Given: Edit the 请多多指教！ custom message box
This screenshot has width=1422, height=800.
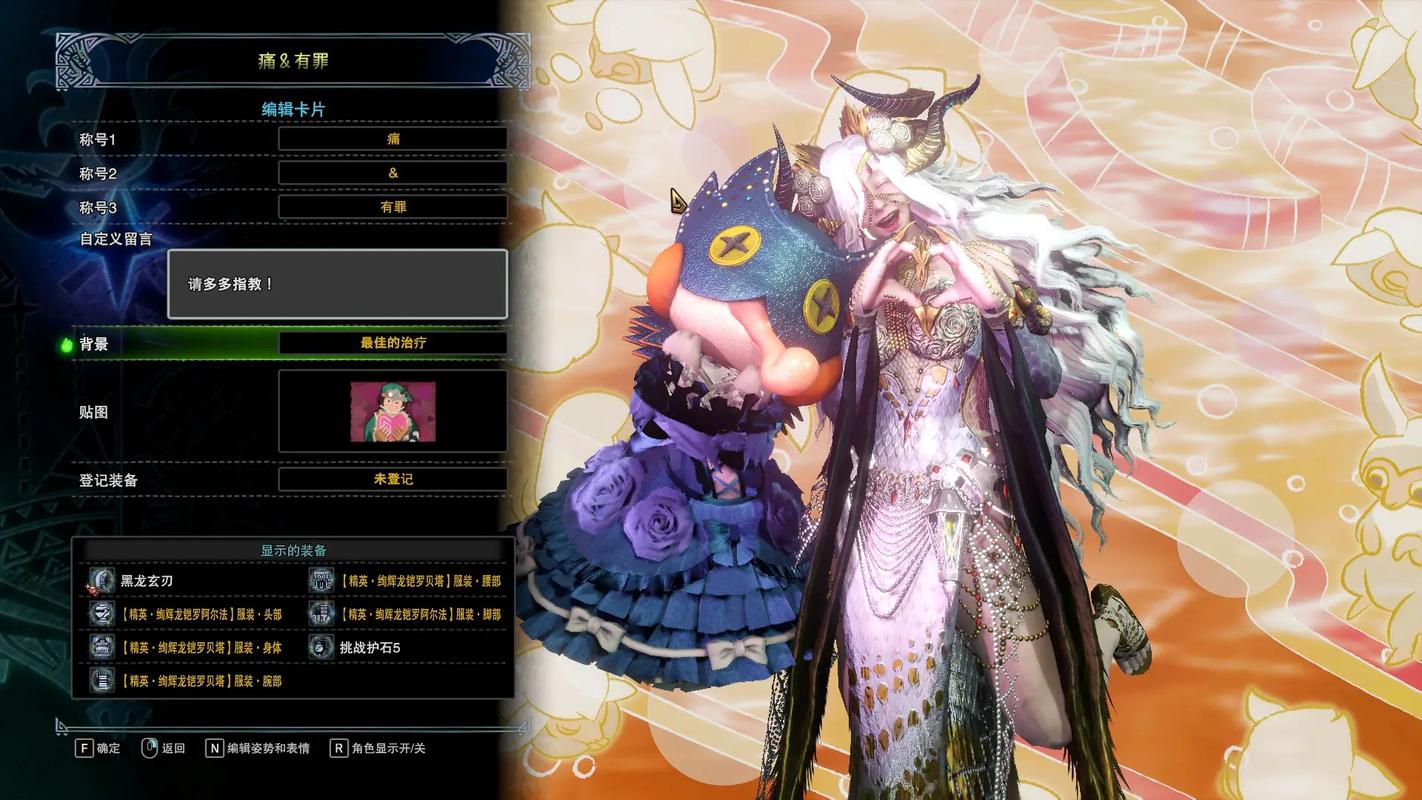Looking at the screenshot, I should [x=337, y=284].
